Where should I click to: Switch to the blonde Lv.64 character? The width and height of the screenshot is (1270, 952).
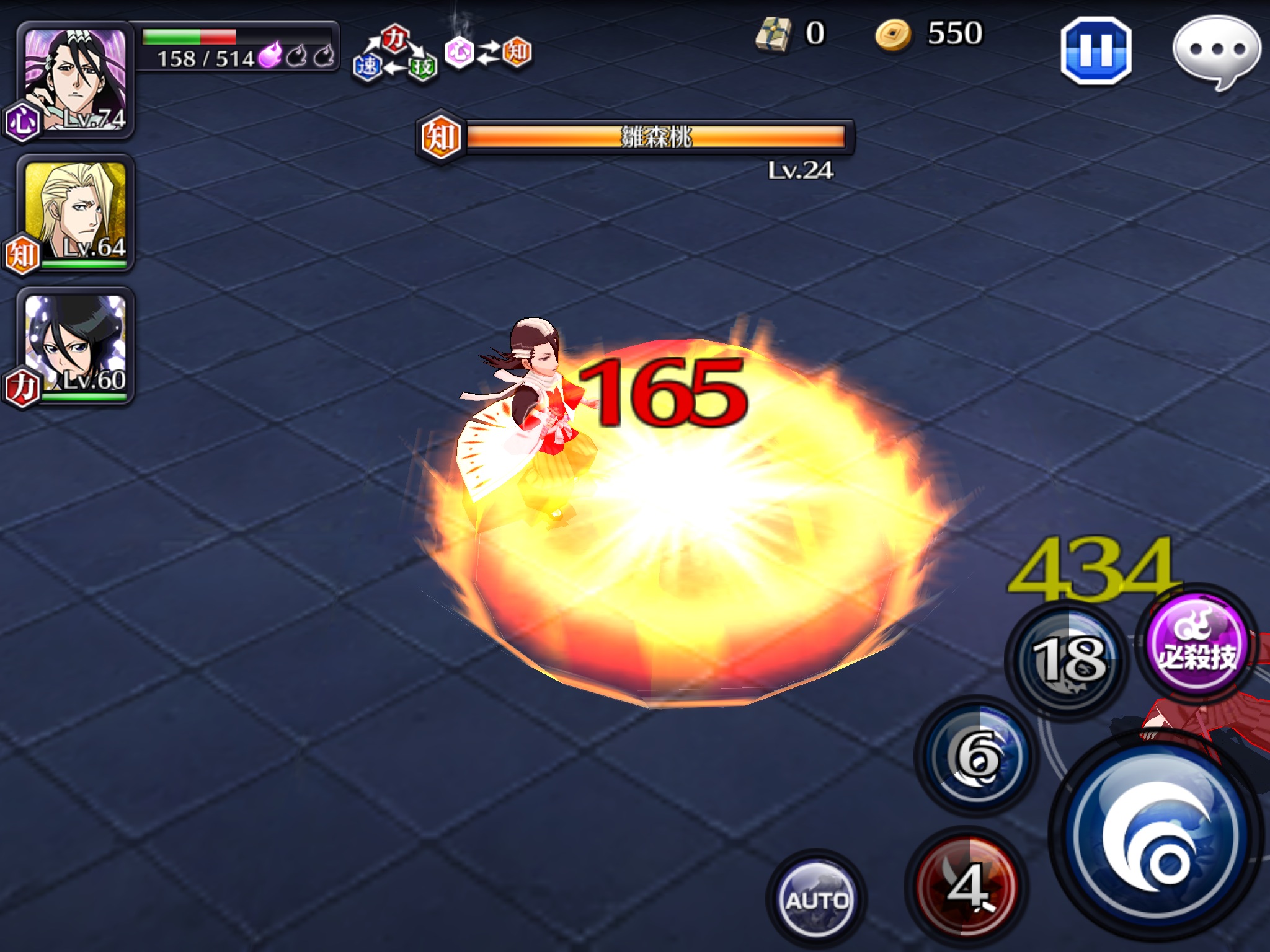[76, 212]
